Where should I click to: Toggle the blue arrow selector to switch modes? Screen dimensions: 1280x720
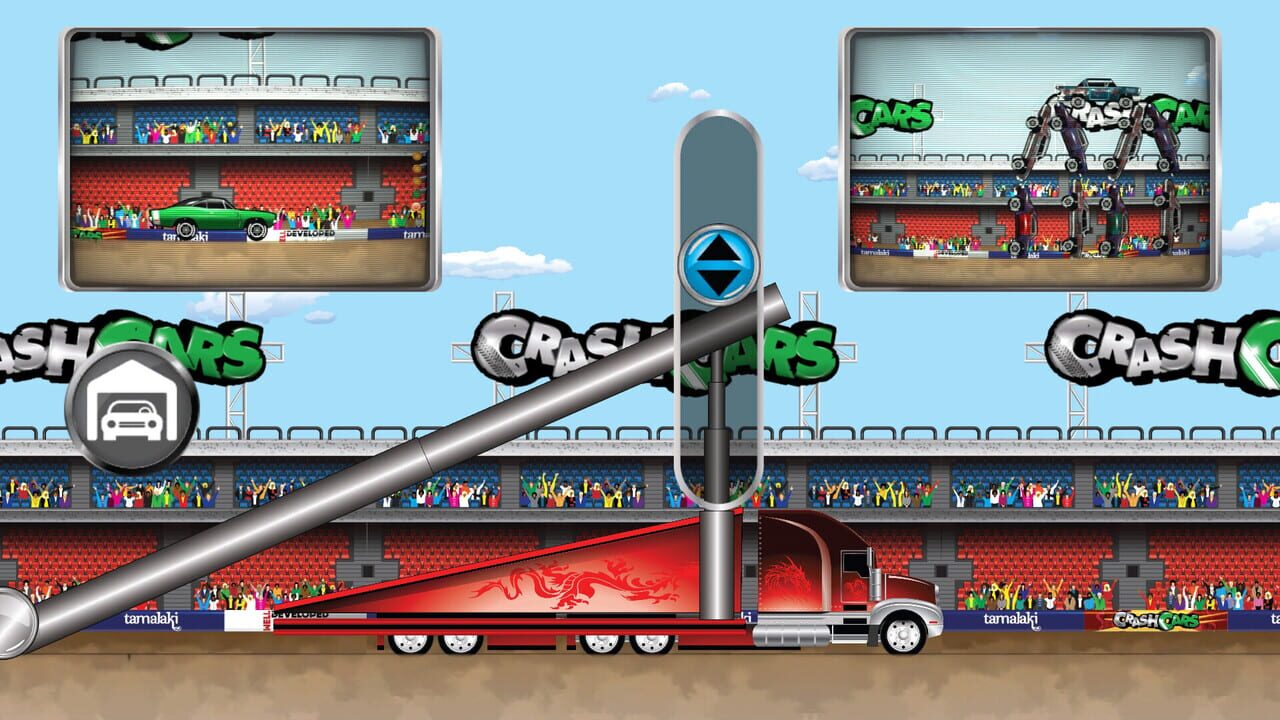tap(716, 260)
